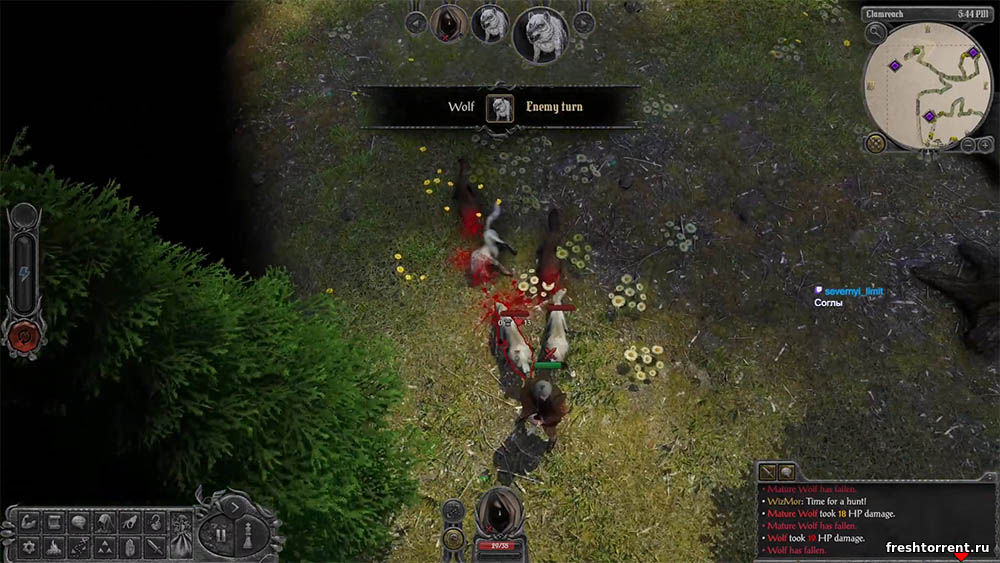This screenshot has width=1000, height=563.
Task: Click the campfire rest icon
Action: point(54,546)
